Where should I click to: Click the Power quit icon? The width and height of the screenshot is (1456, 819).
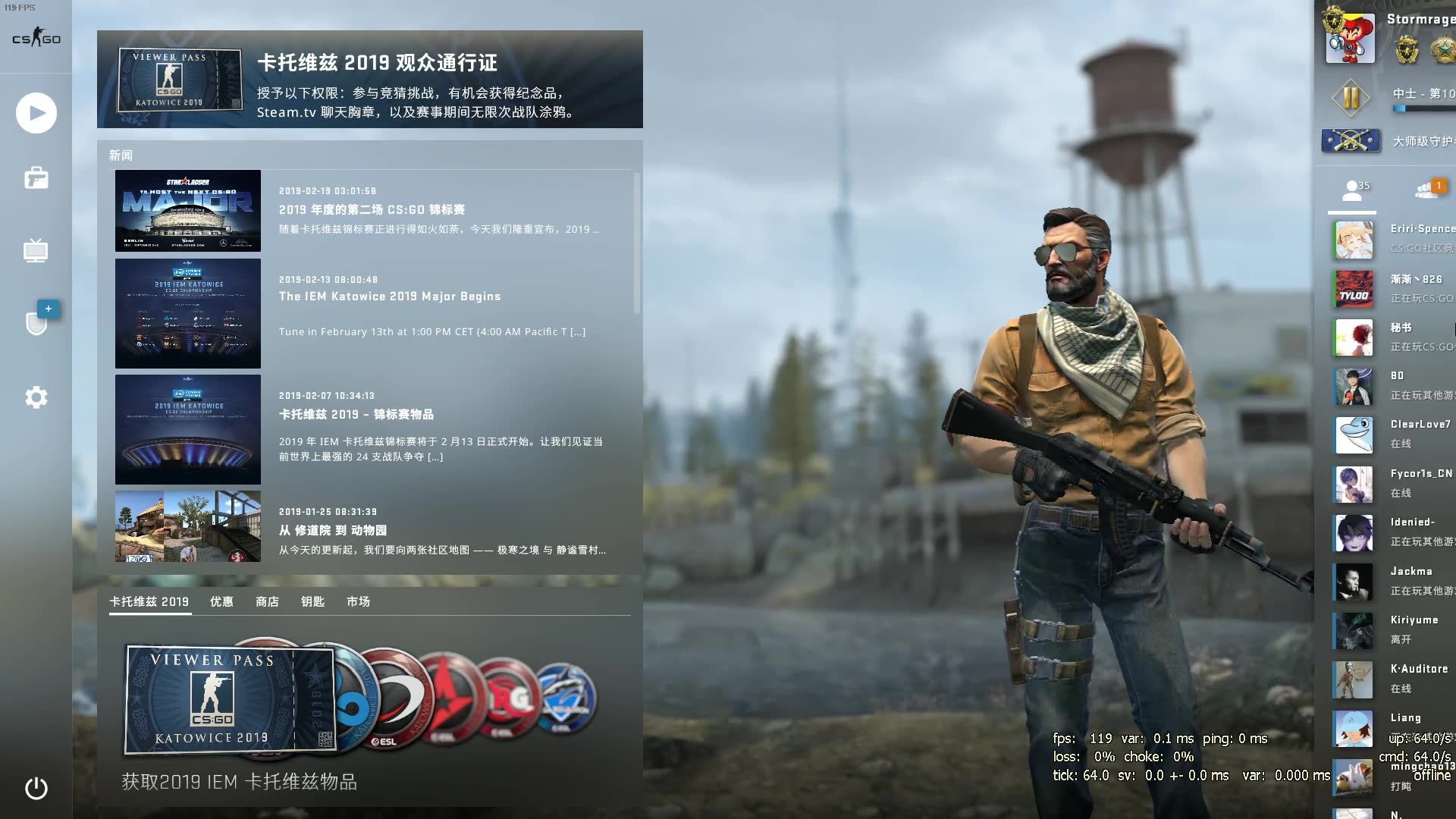(x=36, y=789)
